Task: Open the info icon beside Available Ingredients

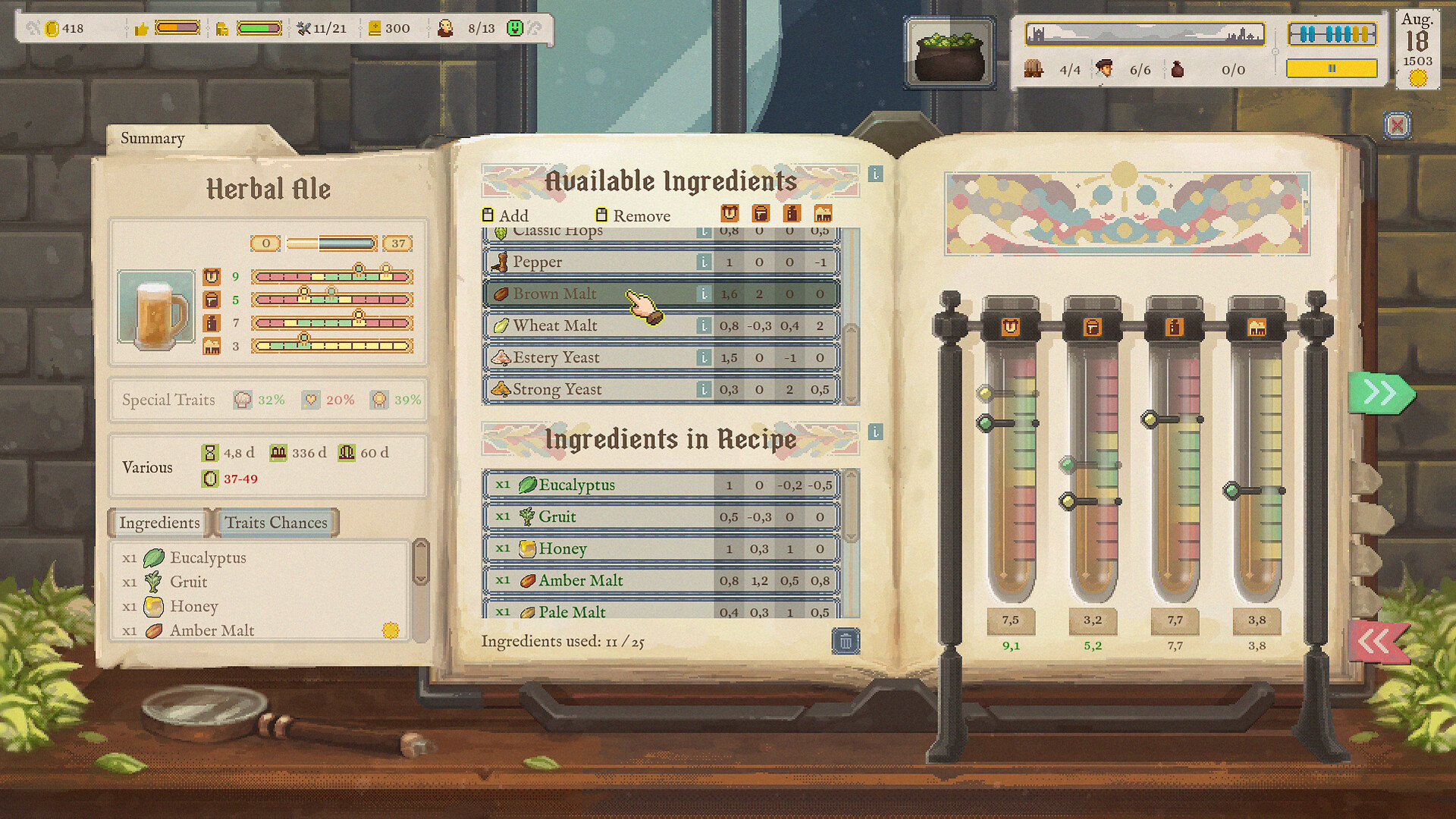Action: (x=877, y=173)
